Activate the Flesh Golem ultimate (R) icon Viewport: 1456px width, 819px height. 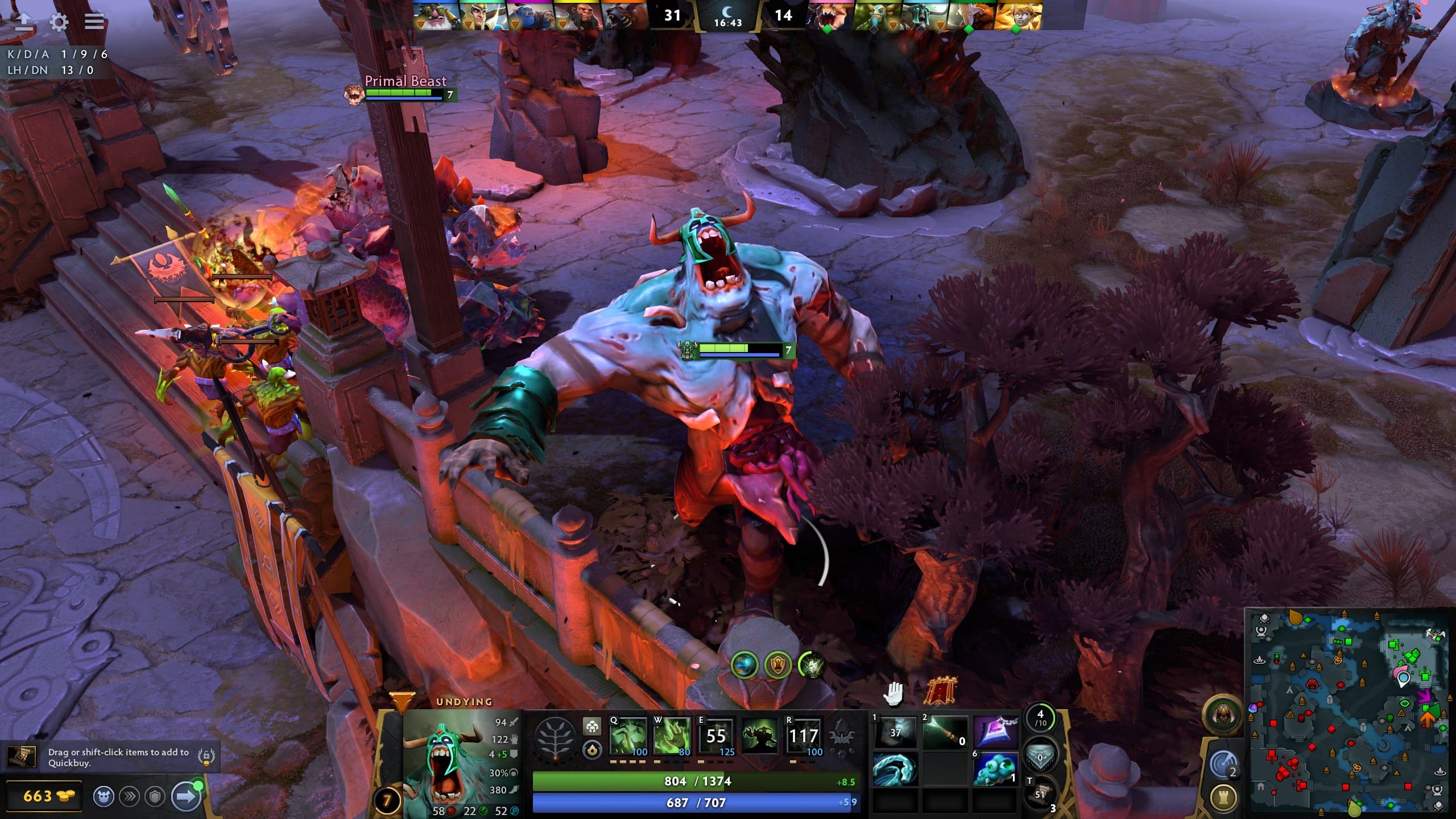804,738
